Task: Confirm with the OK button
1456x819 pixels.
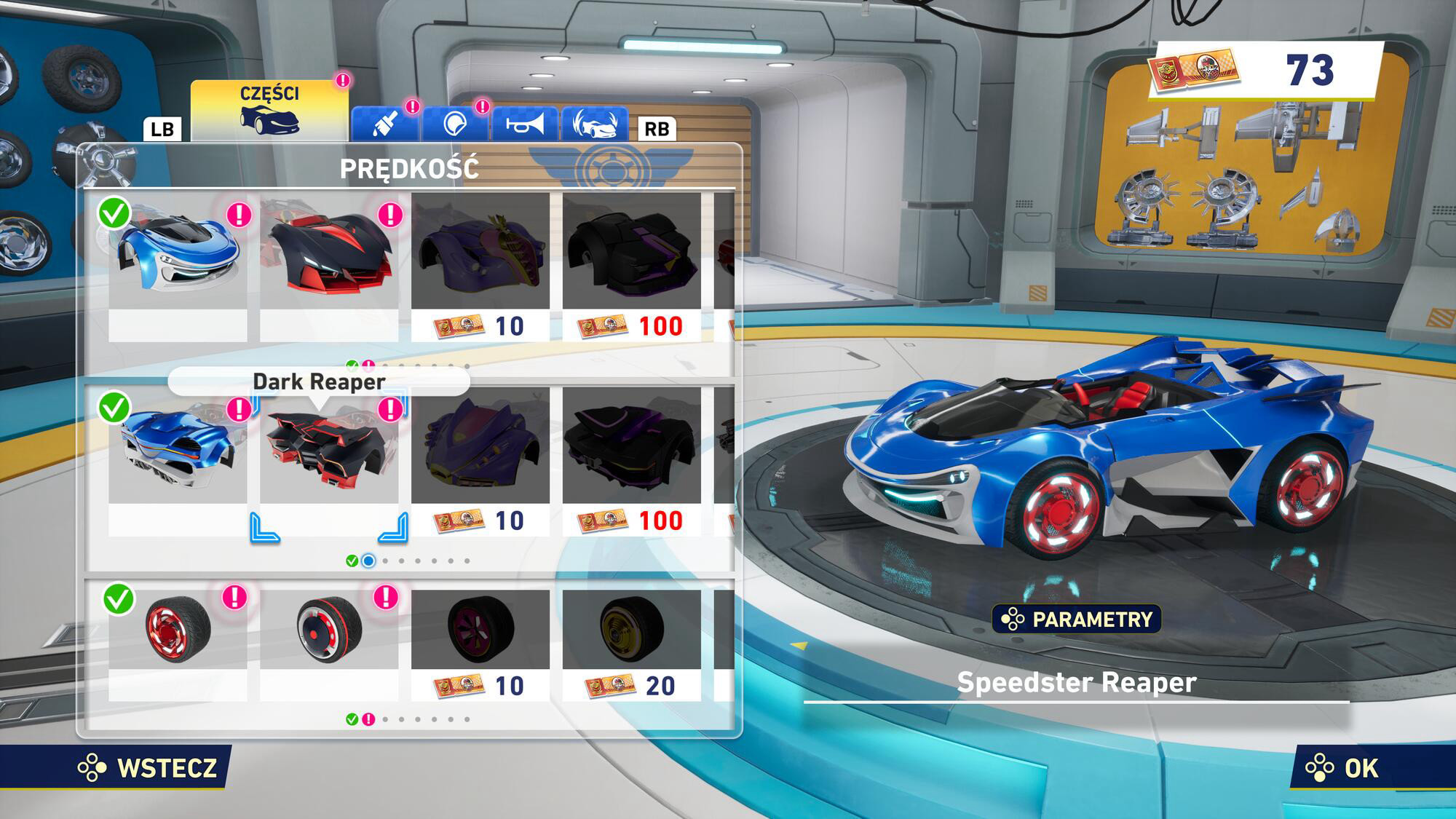Action: point(1343,768)
